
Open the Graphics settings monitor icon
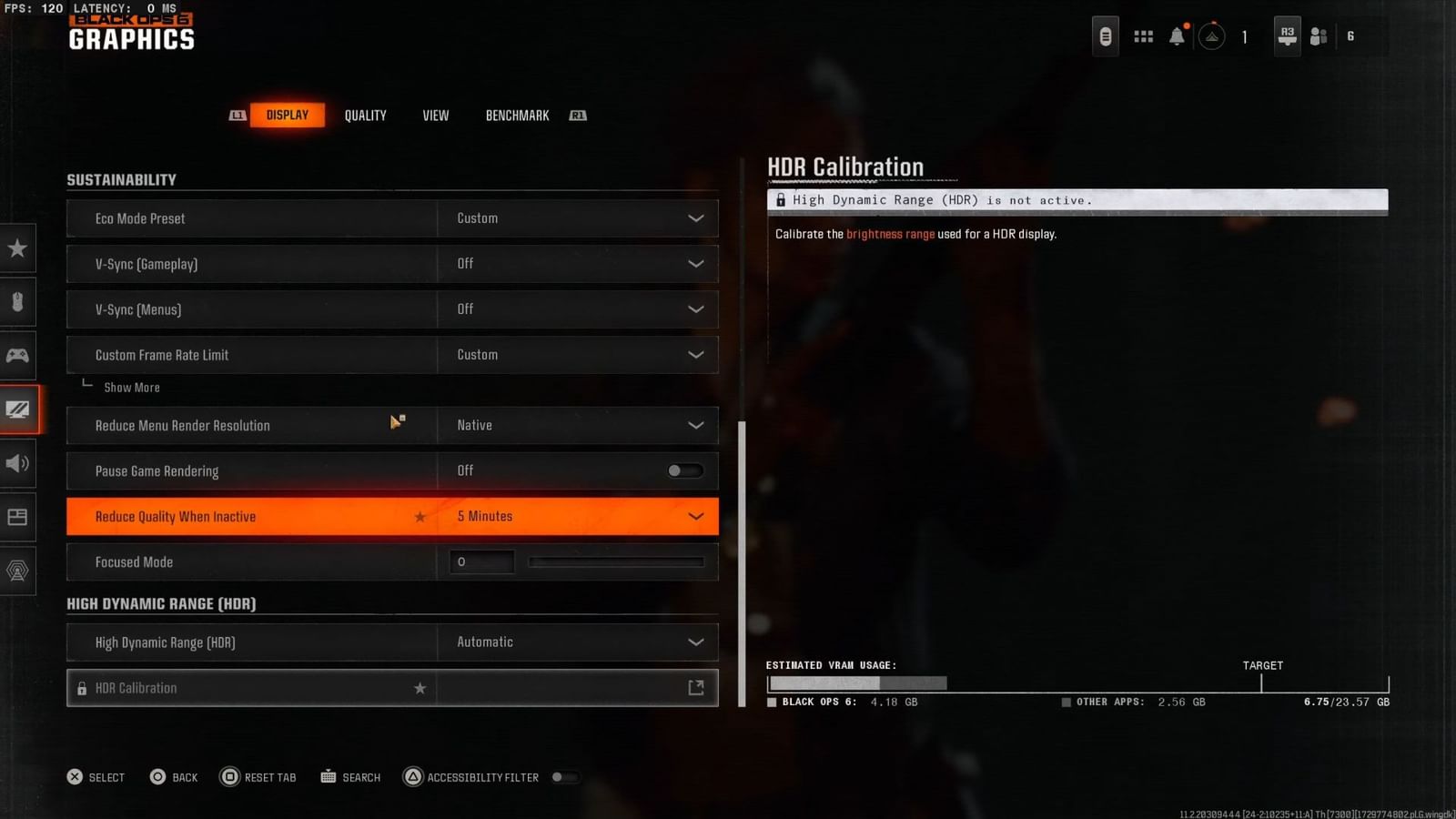click(18, 409)
